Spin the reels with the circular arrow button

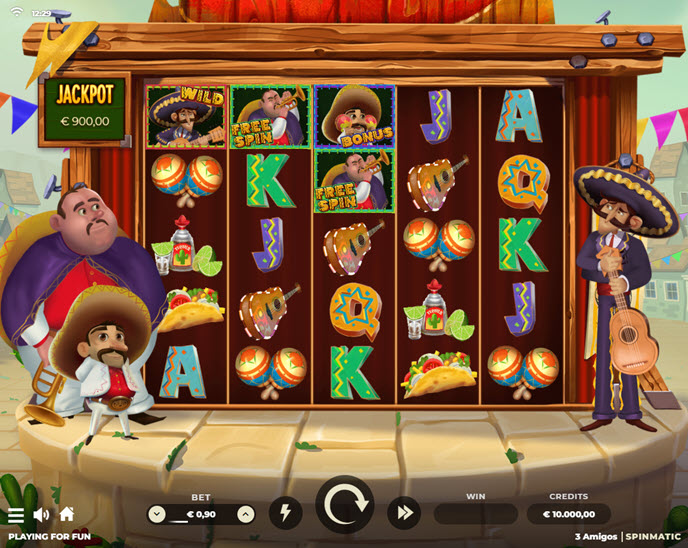tap(345, 505)
